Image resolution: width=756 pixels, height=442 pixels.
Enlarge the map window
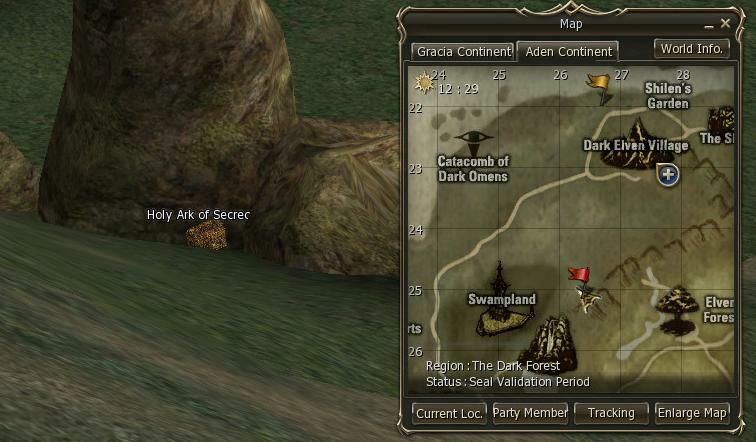tap(692, 412)
